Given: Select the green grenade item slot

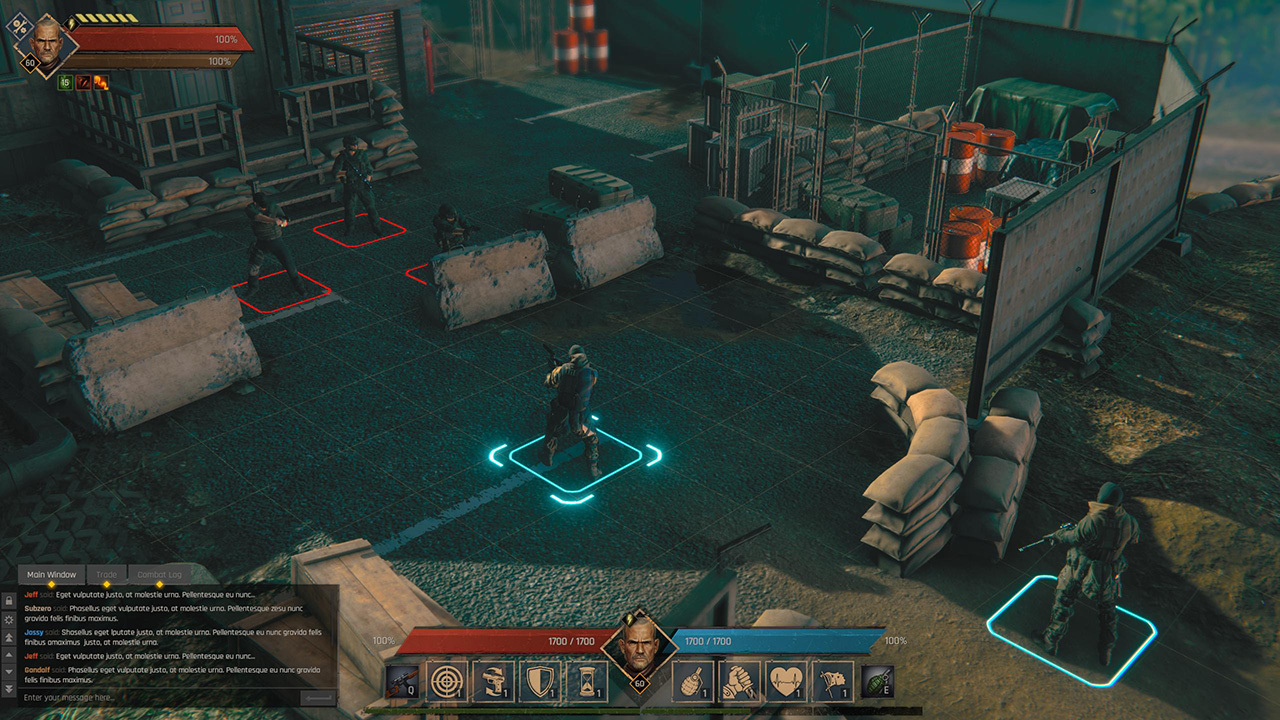Looking at the screenshot, I should point(877,682).
